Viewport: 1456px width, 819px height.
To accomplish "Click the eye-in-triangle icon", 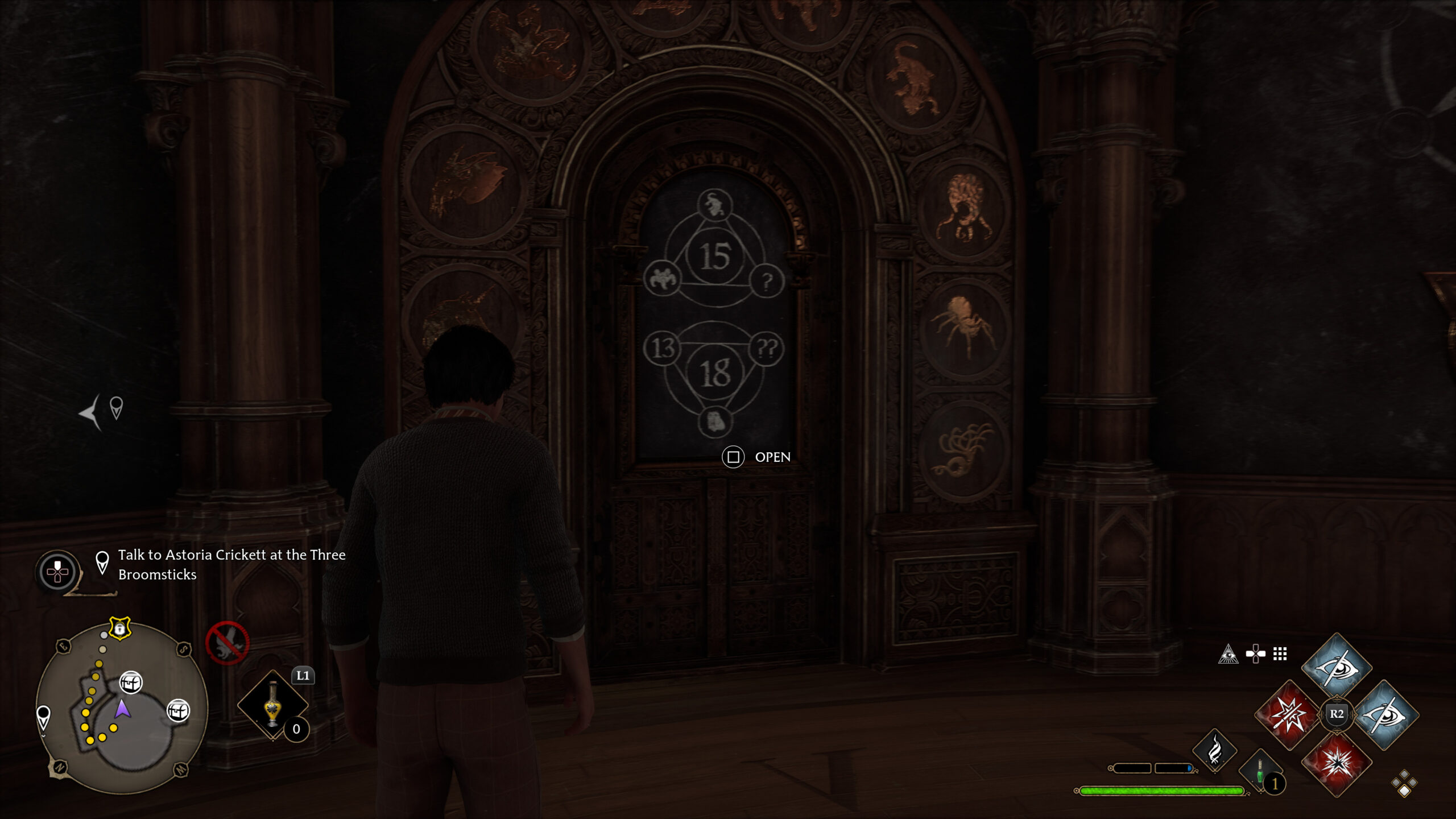I will [x=1228, y=654].
